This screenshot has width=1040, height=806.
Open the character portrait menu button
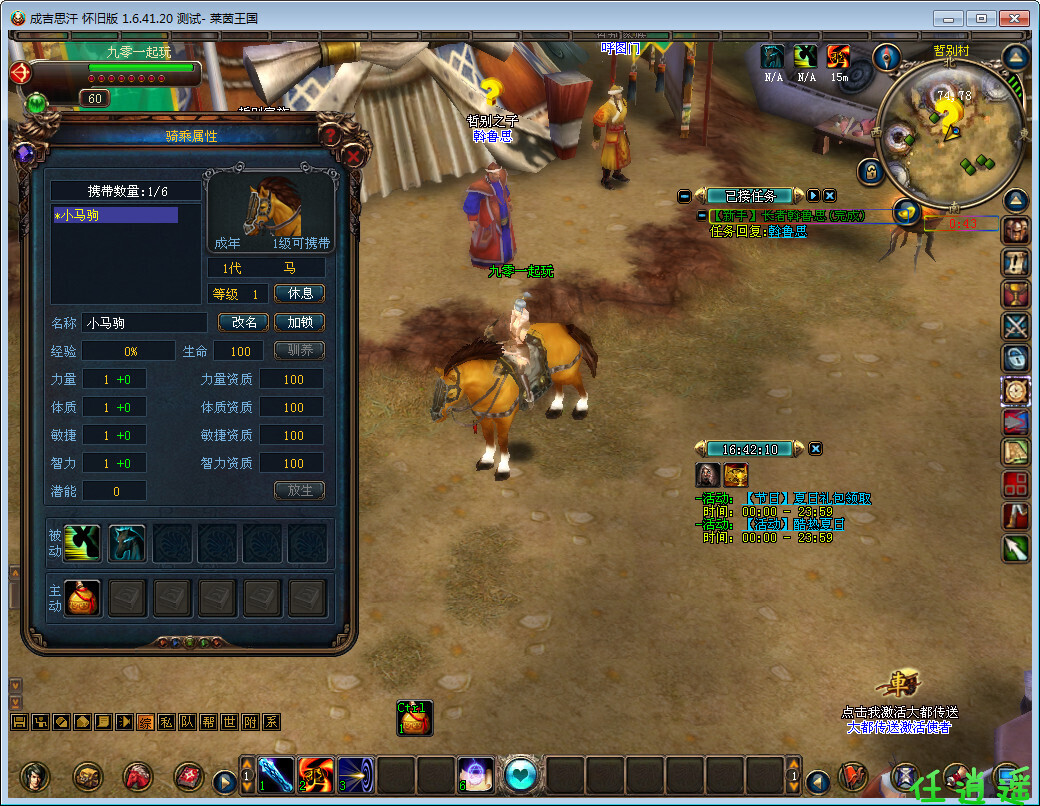tap(35, 776)
